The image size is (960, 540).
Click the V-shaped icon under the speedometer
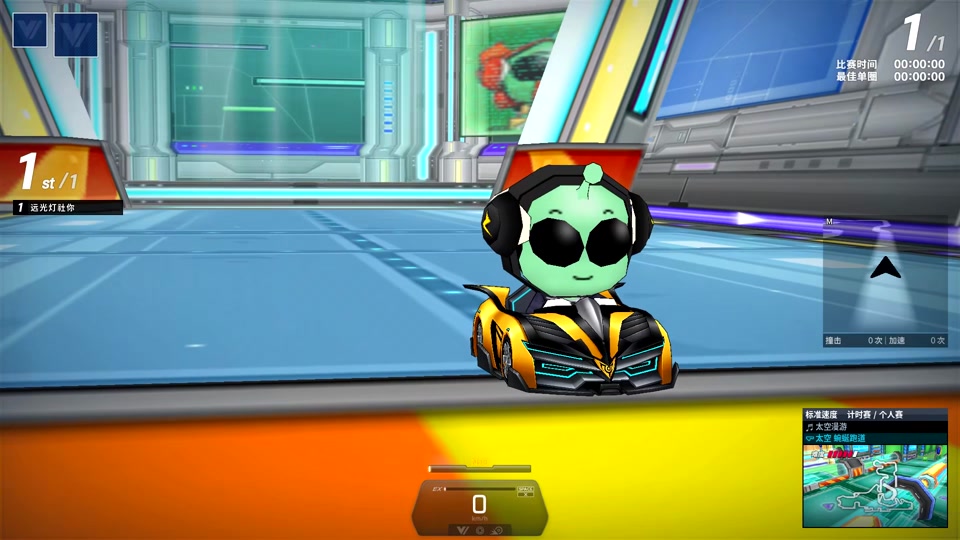point(462,529)
